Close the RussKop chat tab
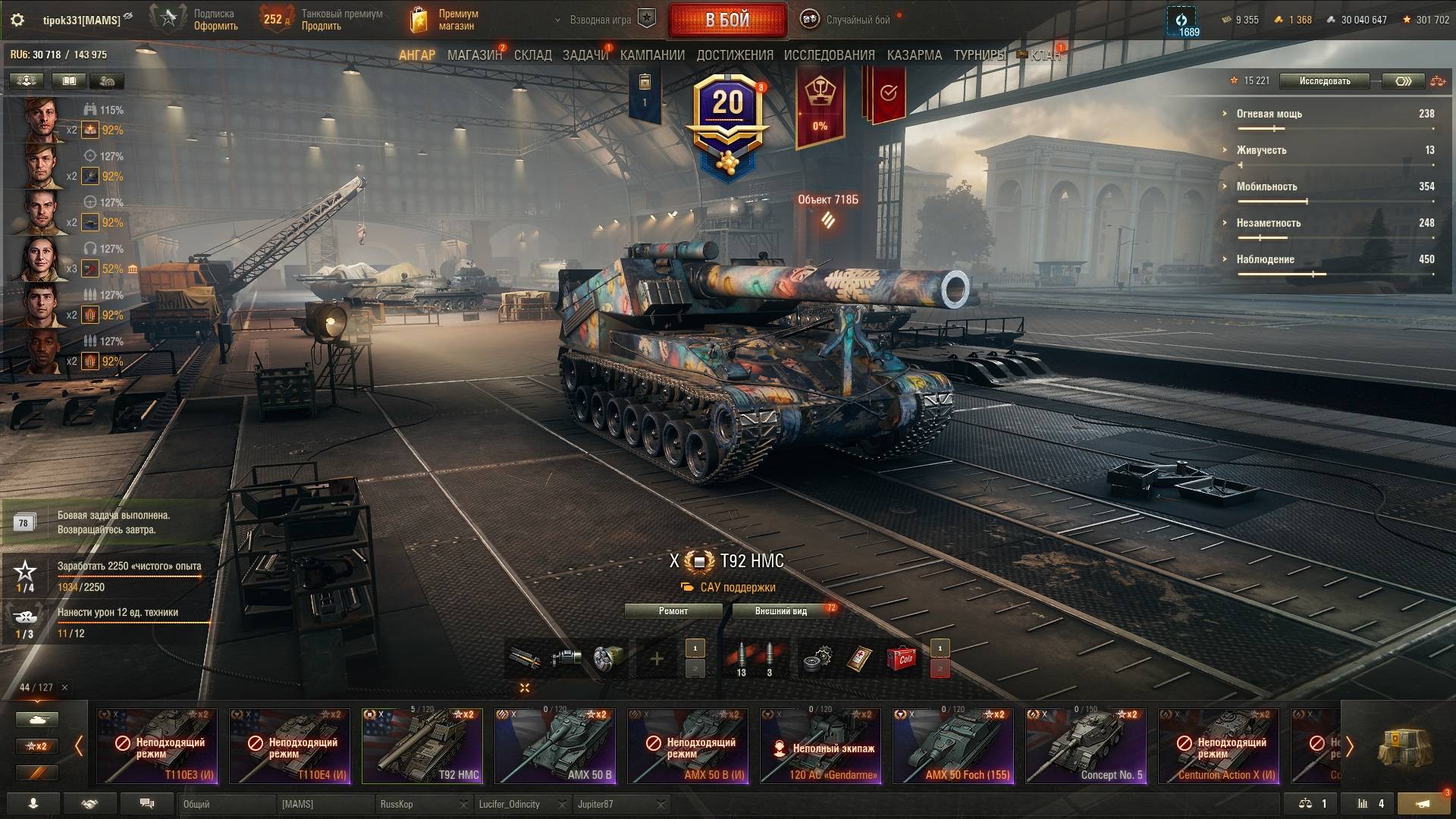 point(463,805)
